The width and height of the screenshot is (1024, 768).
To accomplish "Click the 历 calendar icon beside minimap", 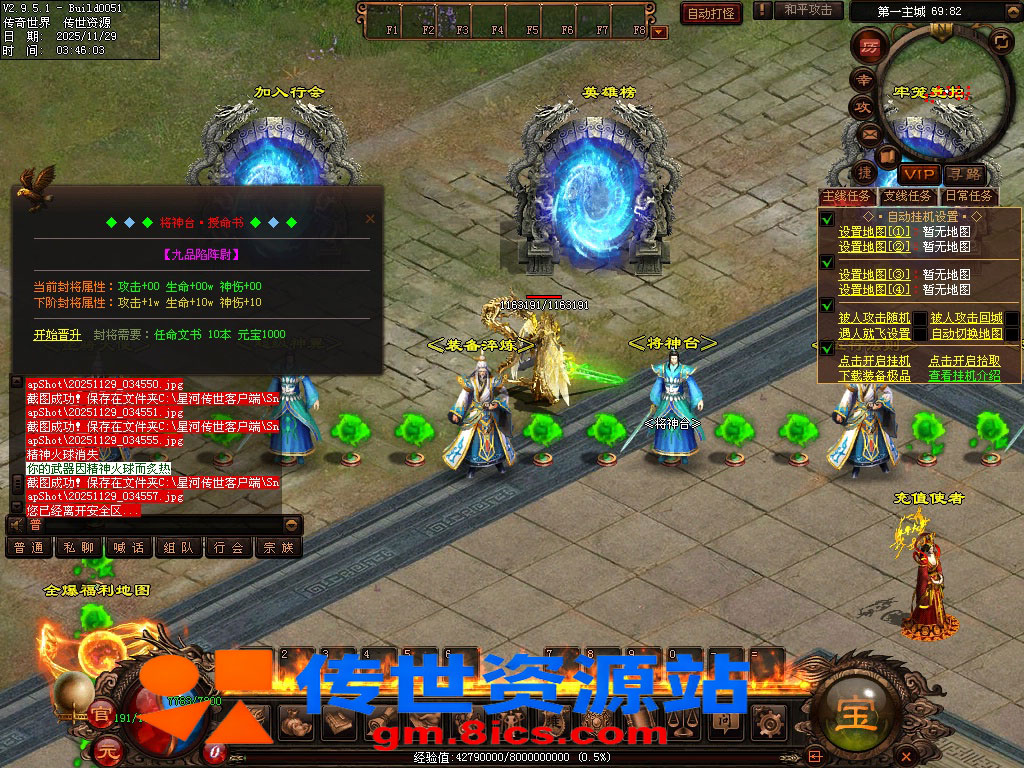I will click(869, 46).
